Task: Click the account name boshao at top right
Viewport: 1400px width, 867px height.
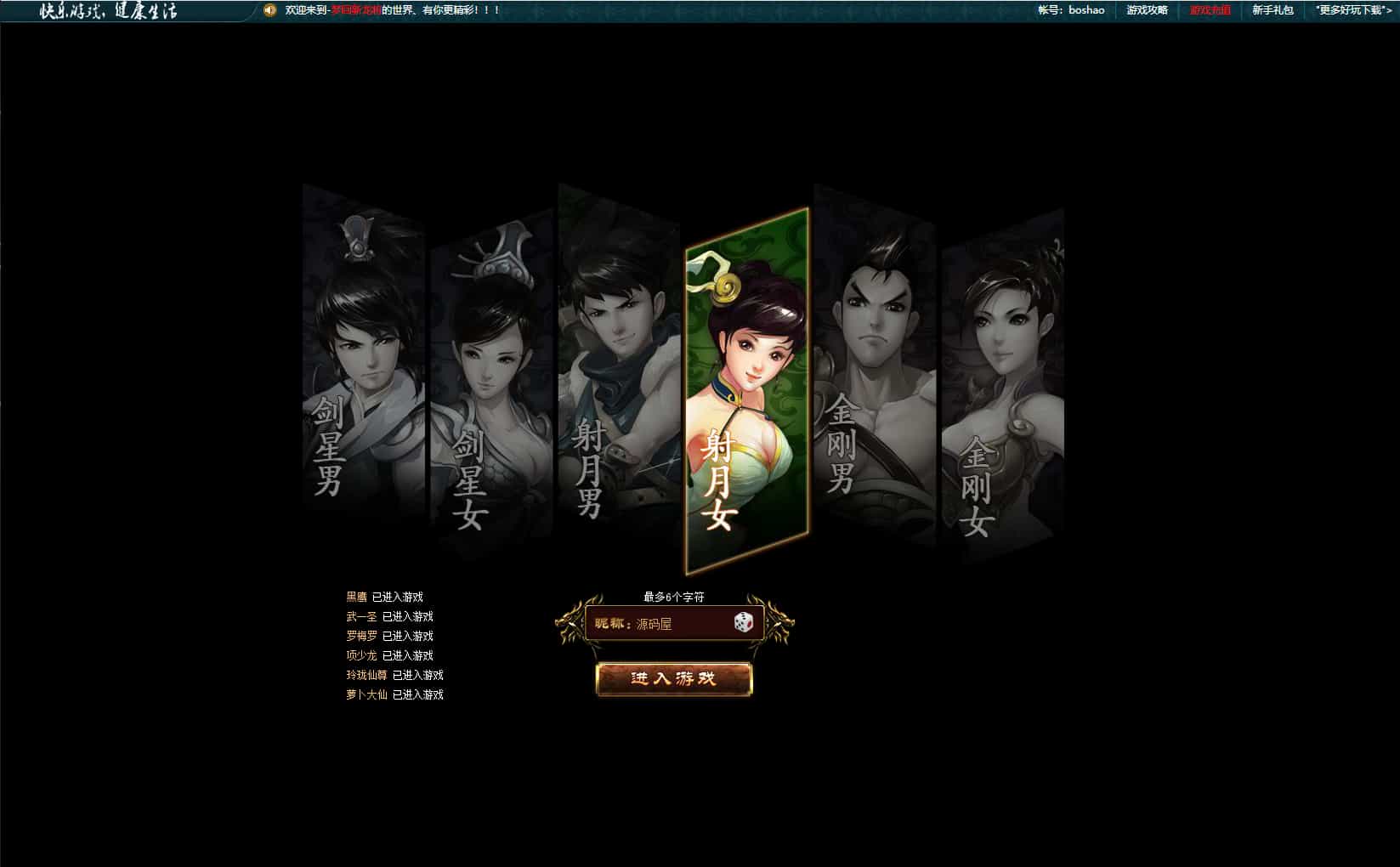Action: (1085, 11)
